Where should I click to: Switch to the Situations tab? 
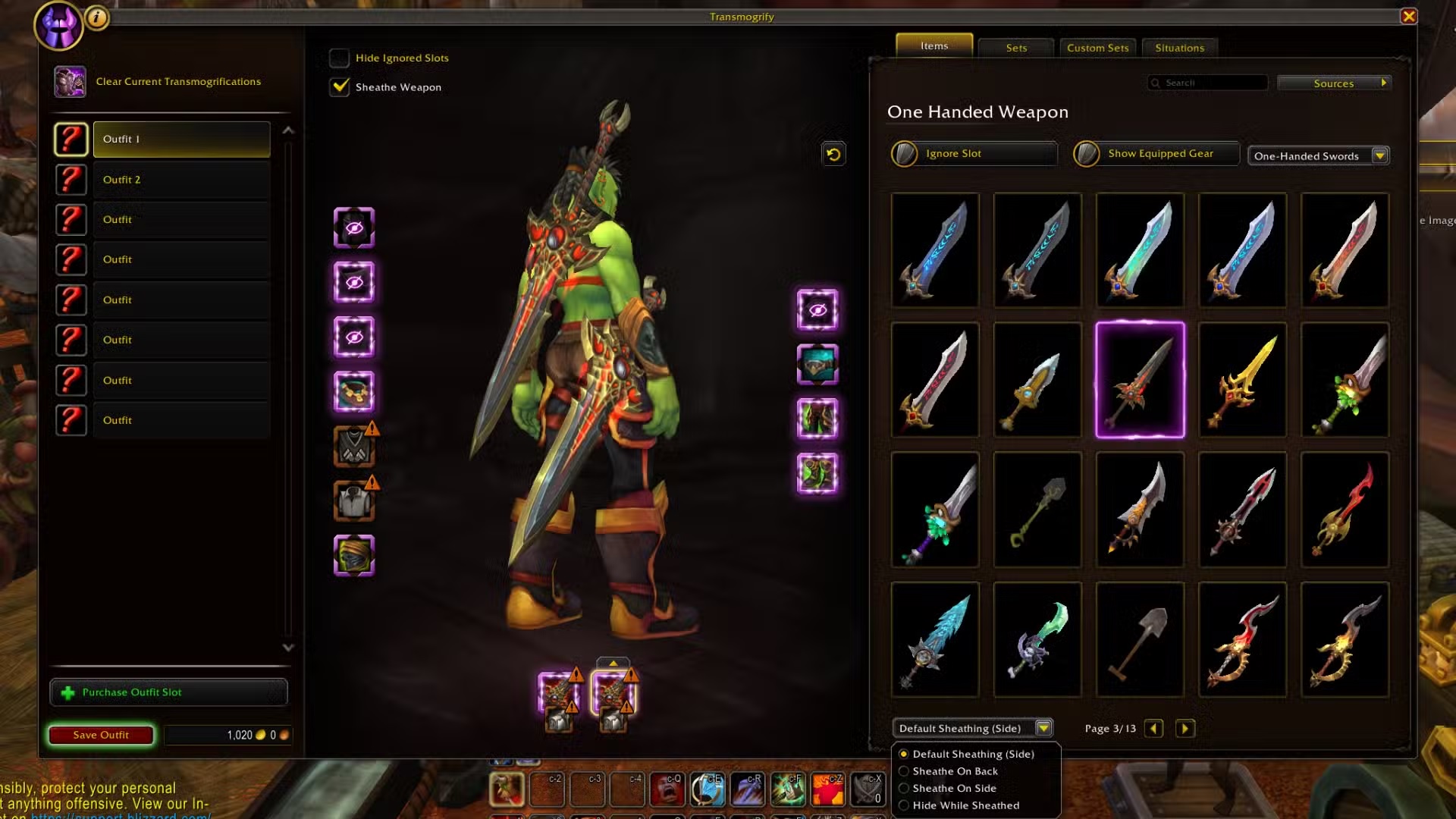[1179, 48]
